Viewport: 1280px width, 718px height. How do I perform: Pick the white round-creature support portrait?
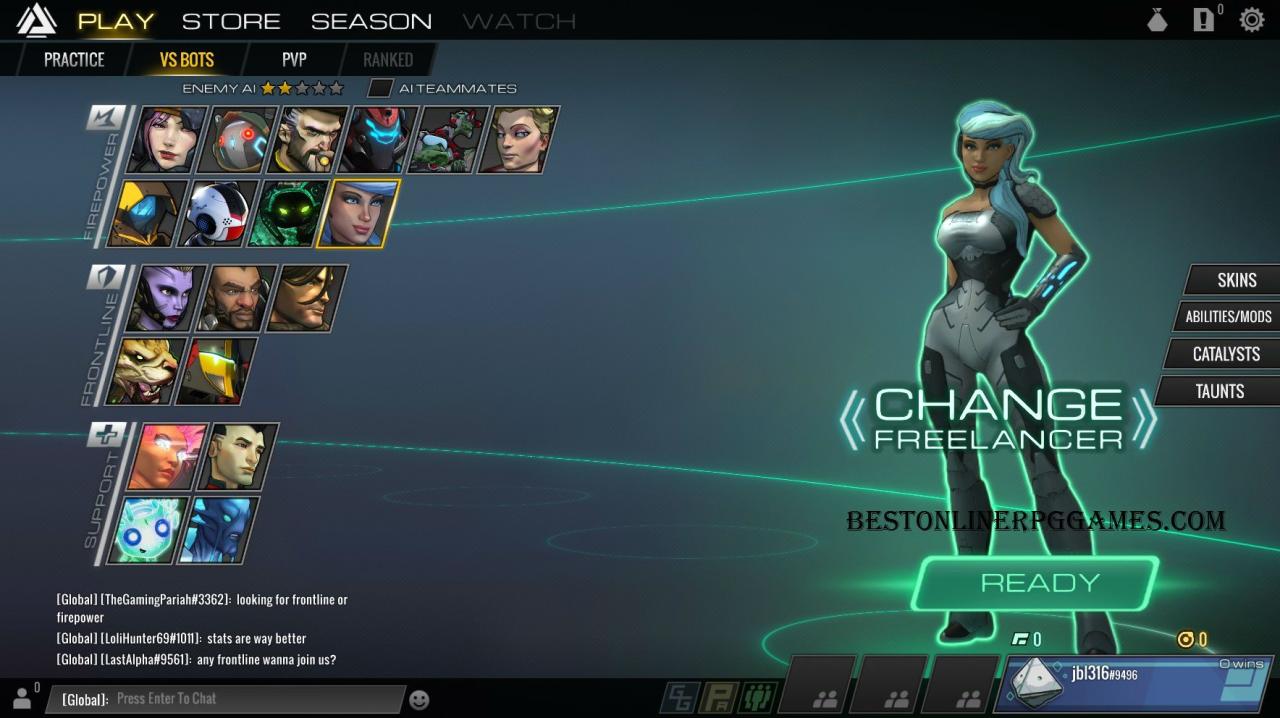148,530
